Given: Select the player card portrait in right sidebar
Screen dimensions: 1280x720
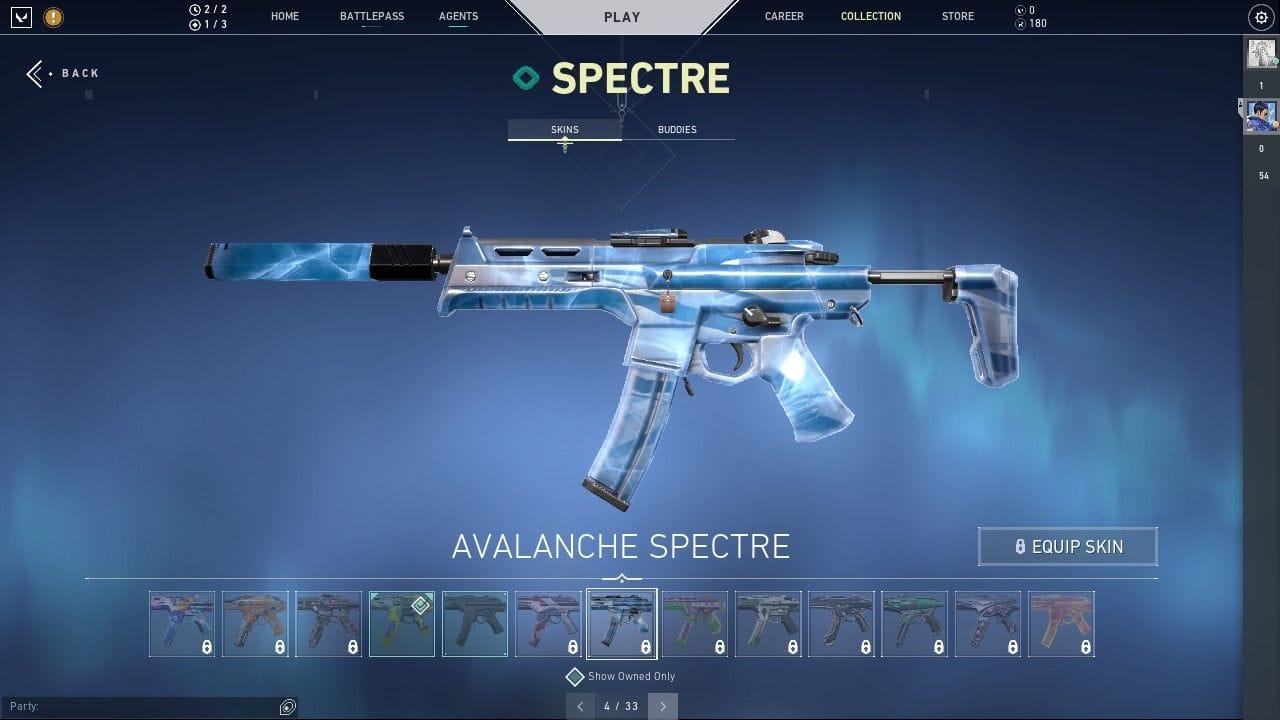Looking at the screenshot, I should 1262,115.
